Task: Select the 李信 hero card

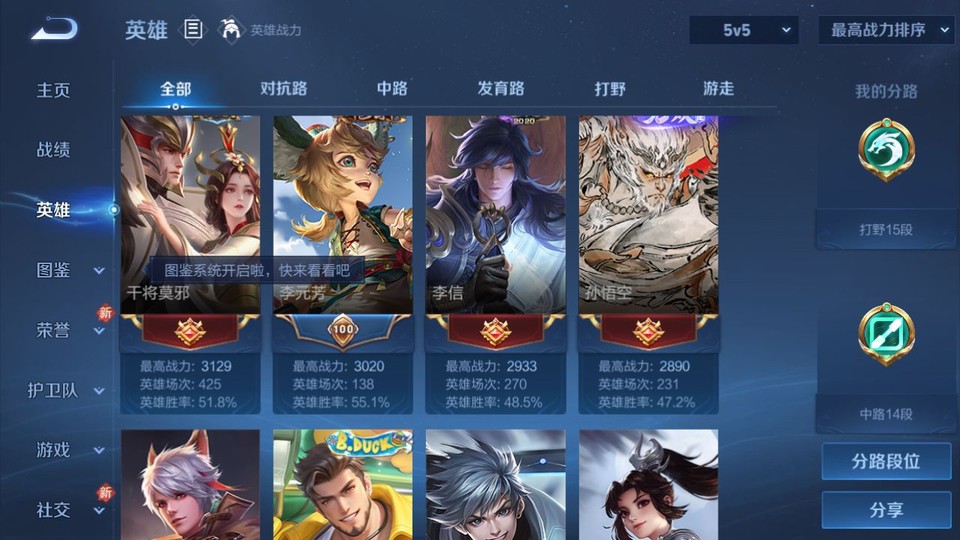Action: click(495, 215)
